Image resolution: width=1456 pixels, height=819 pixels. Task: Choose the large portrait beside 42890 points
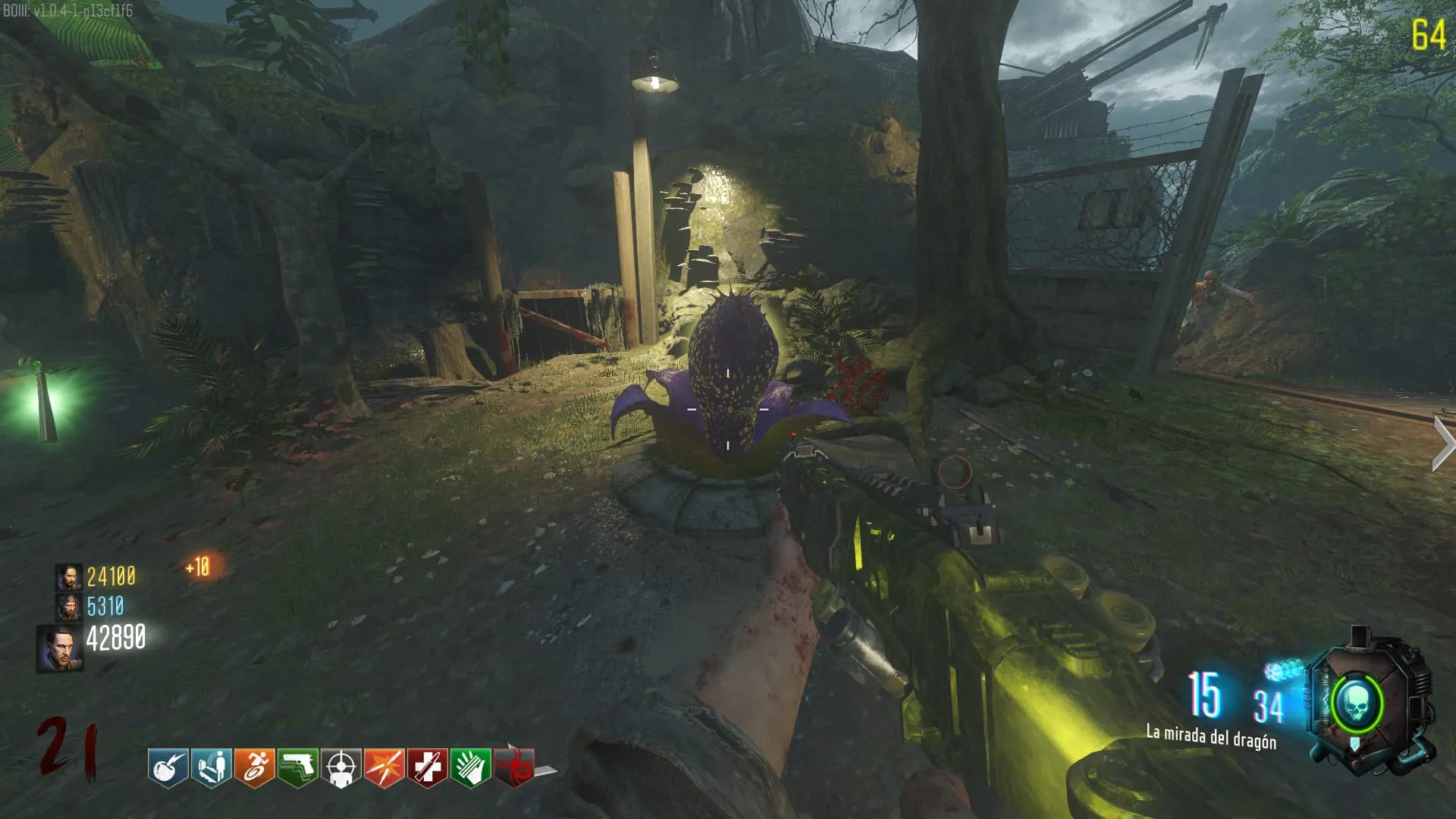coord(60,648)
